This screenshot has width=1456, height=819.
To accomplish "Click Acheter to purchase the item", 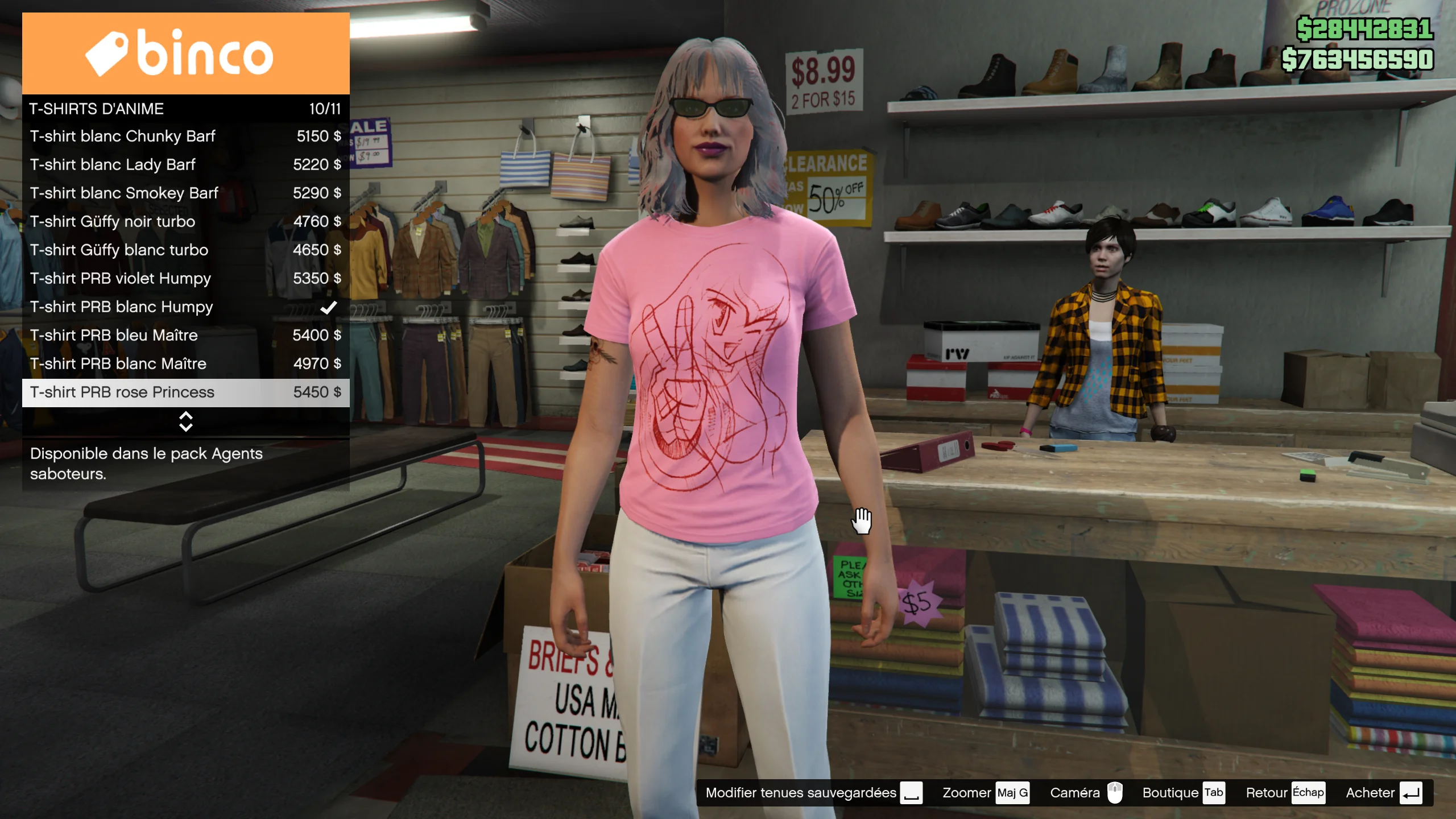I will tap(1383, 793).
